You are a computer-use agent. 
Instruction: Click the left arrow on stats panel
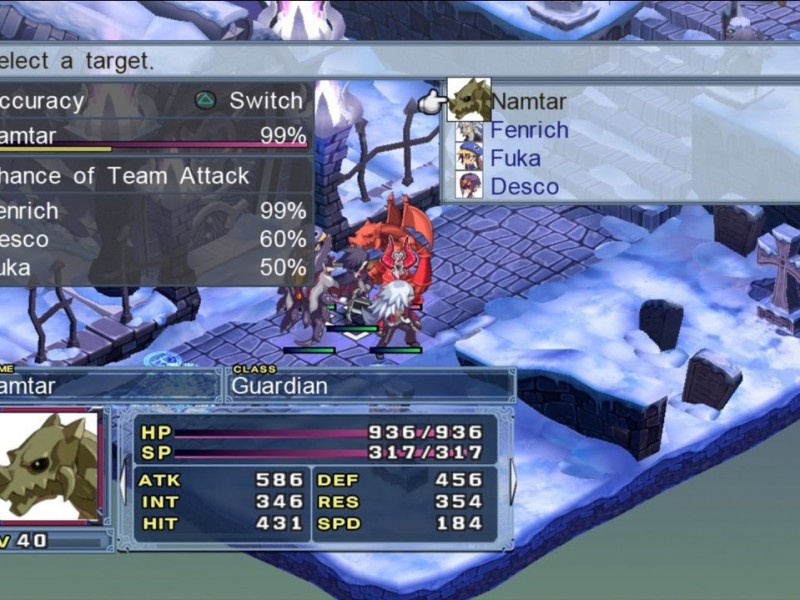(123, 481)
